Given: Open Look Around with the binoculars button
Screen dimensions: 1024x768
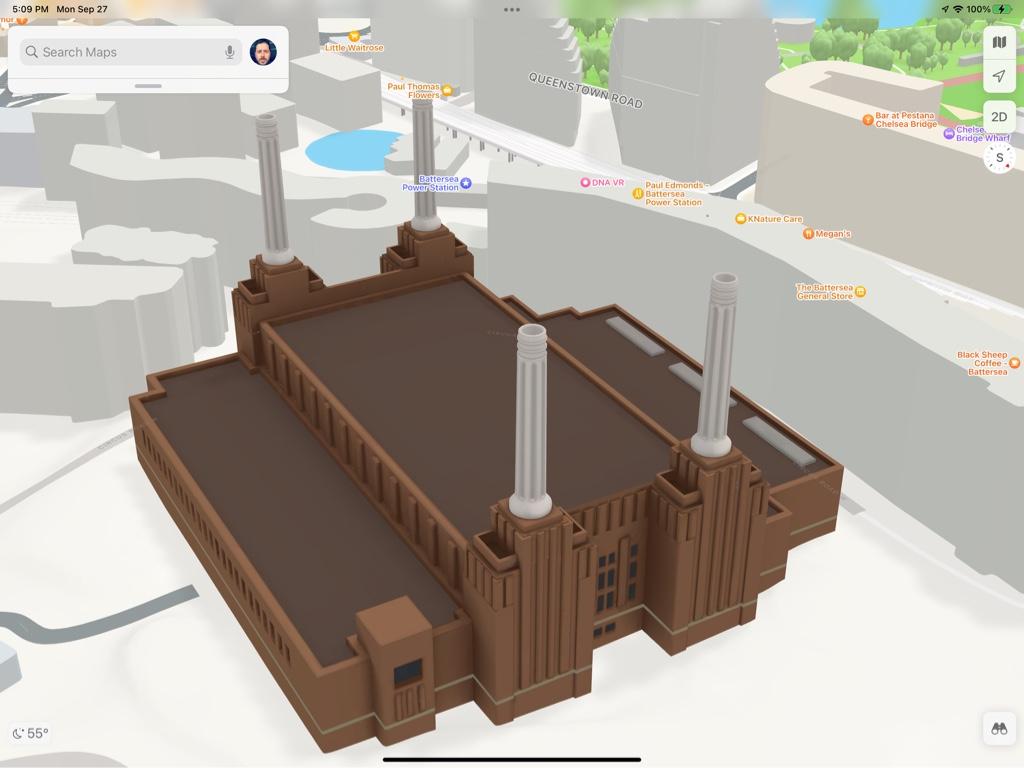Looking at the screenshot, I should (x=999, y=729).
